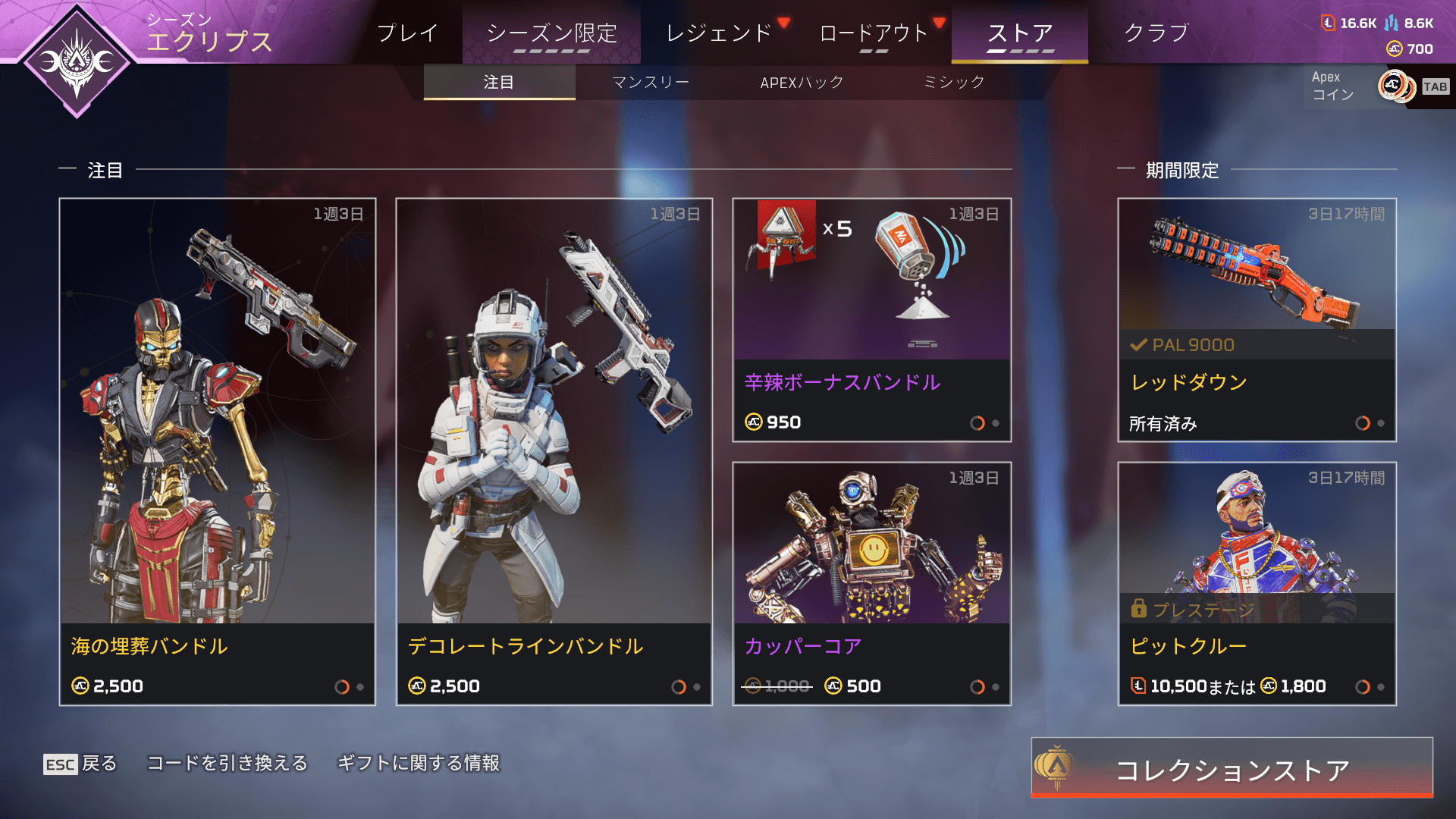Go to the ロードアウト tab
The image size is (1456, 819).
point(873,33)
